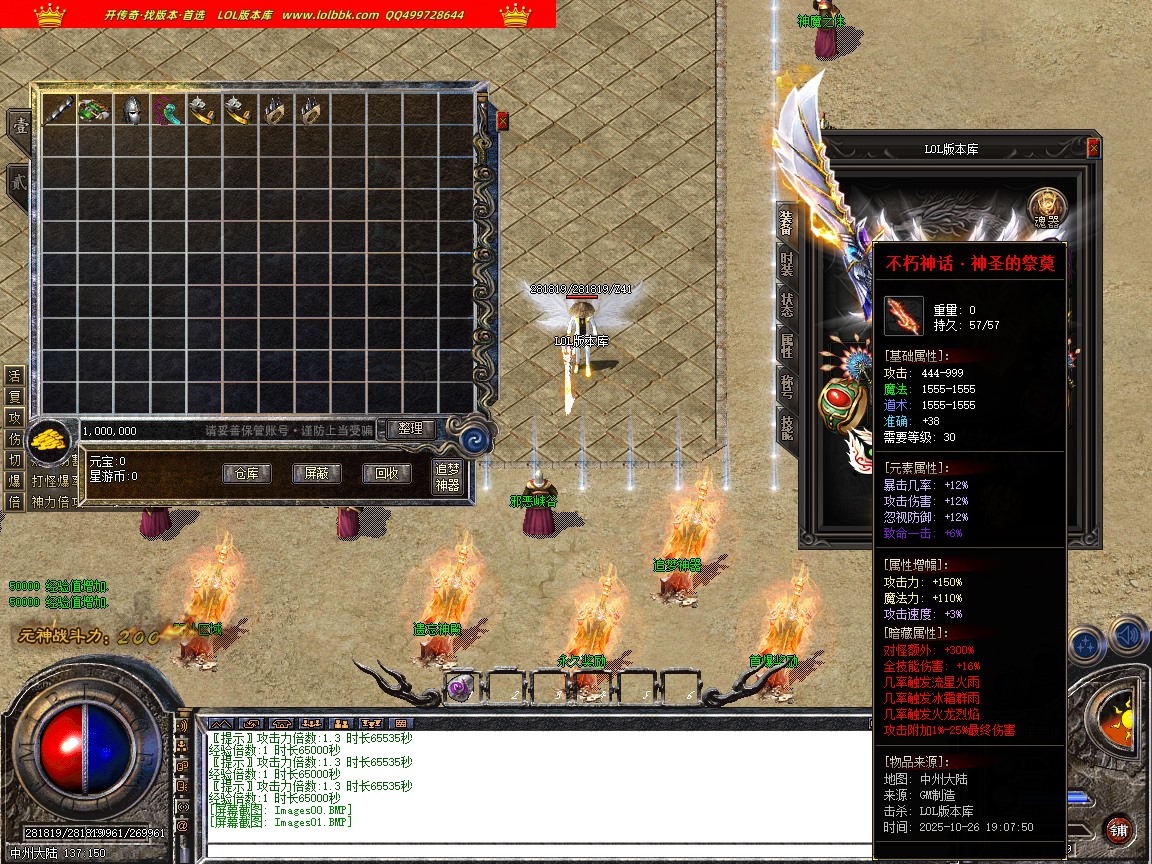The width and height of the screenshot is (1152, 864).
Task: Open the 属性 attributes tab
Action: tap(787, 347)
